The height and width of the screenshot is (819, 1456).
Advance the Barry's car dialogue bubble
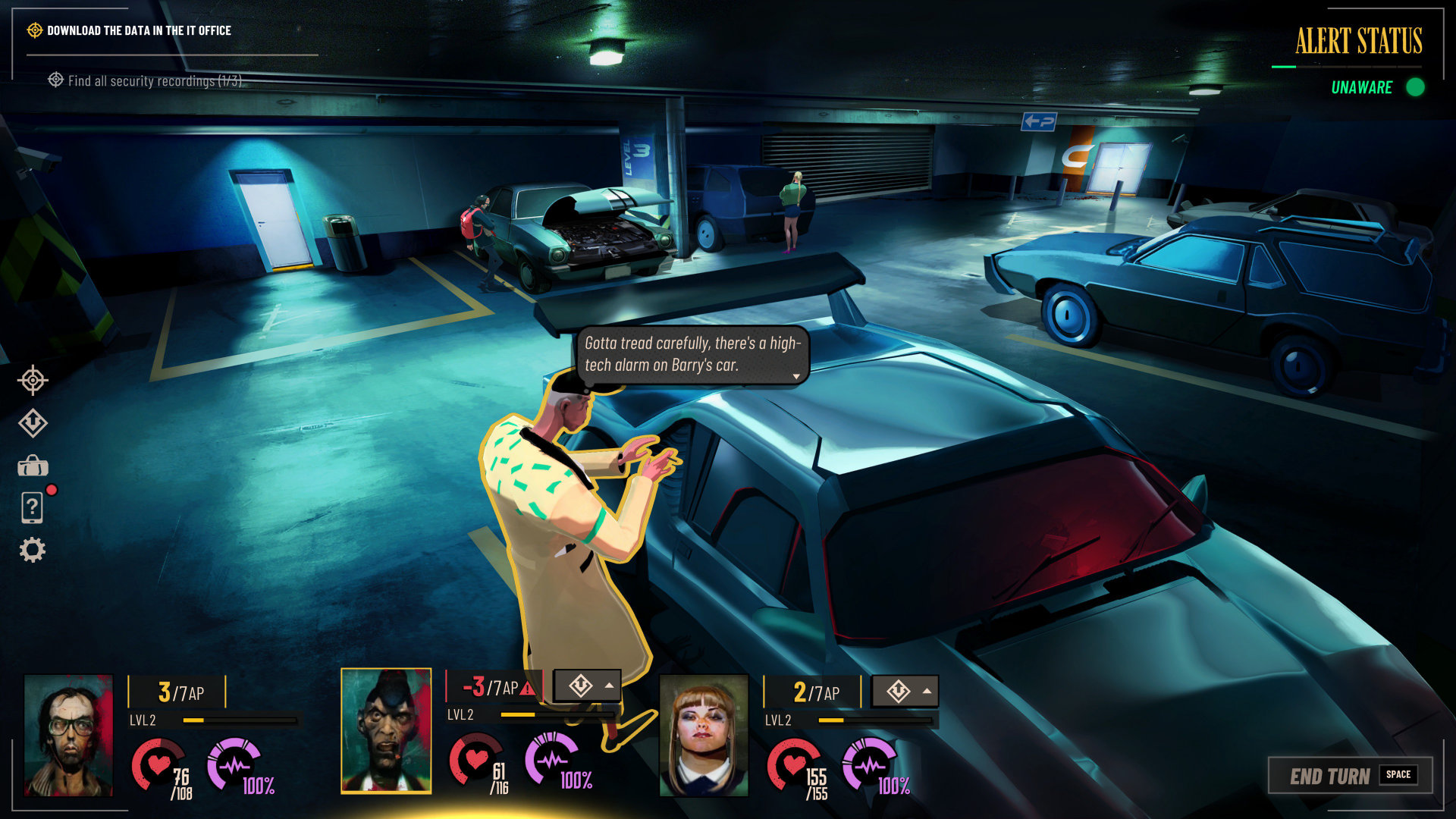click(x=795, y=376)
